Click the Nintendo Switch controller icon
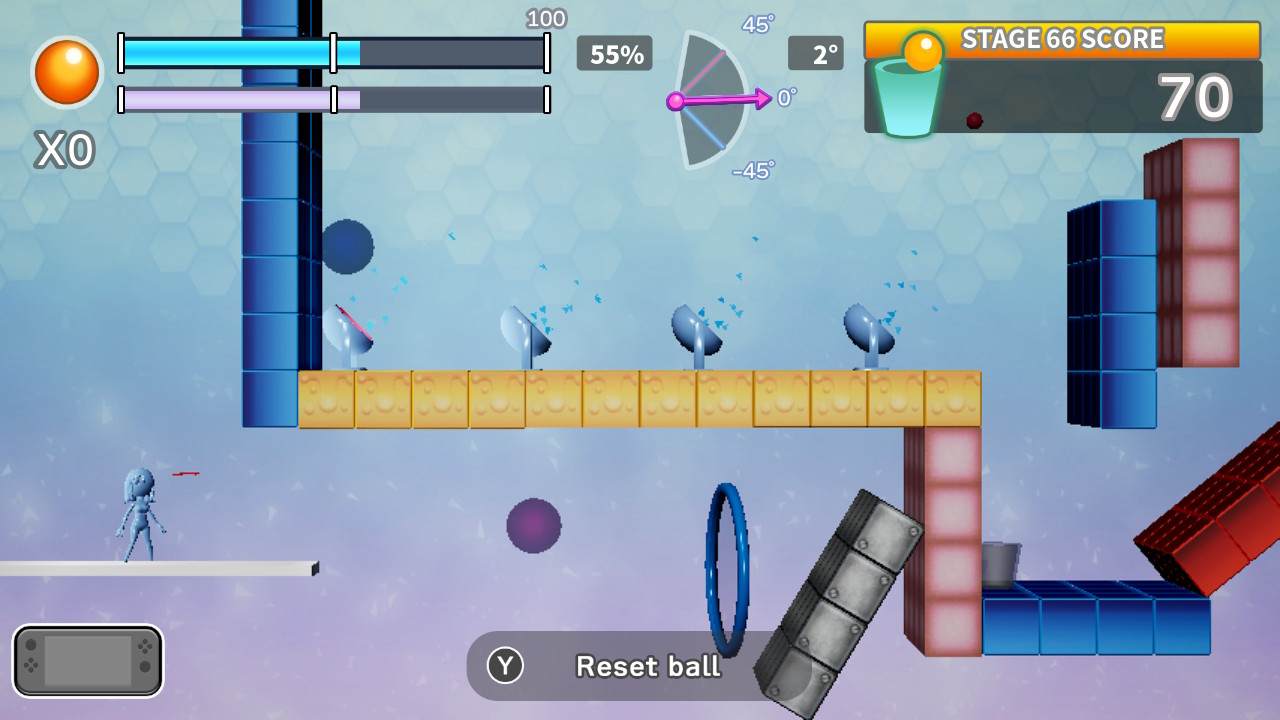 (x=88, y=660)
